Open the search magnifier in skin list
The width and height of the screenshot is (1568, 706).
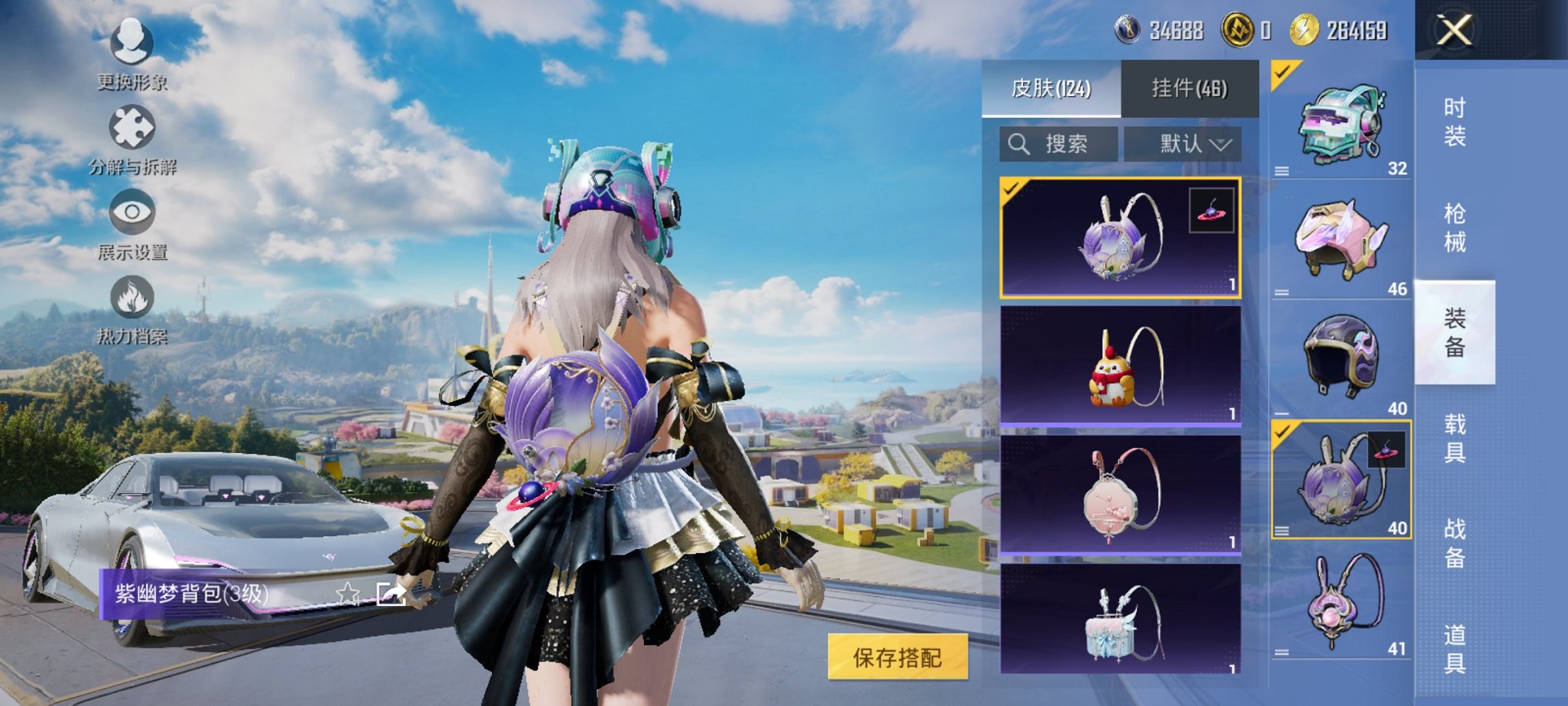[x=1021, y=142]
